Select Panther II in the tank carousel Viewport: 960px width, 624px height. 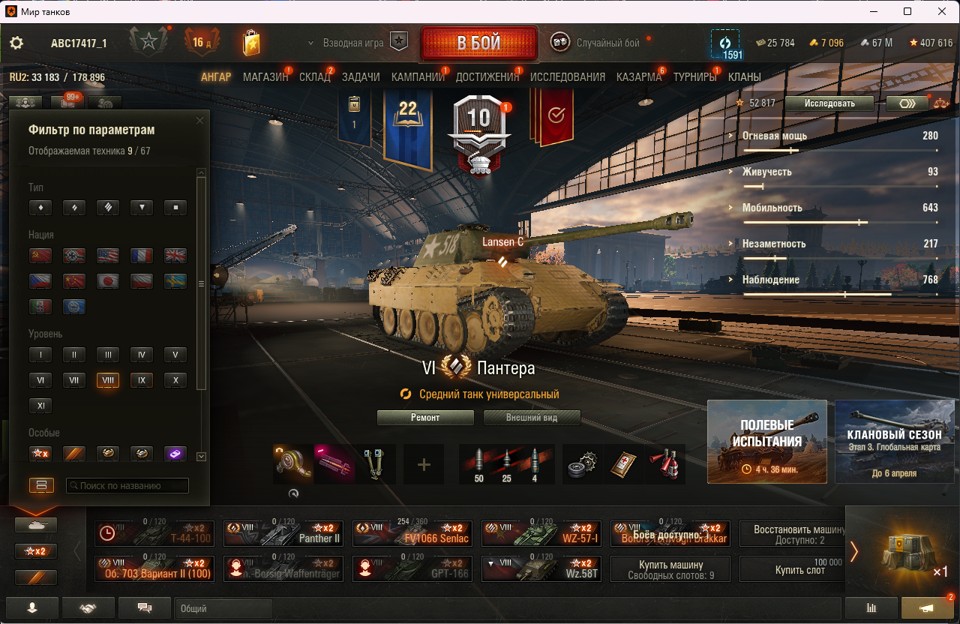point(283,533)
